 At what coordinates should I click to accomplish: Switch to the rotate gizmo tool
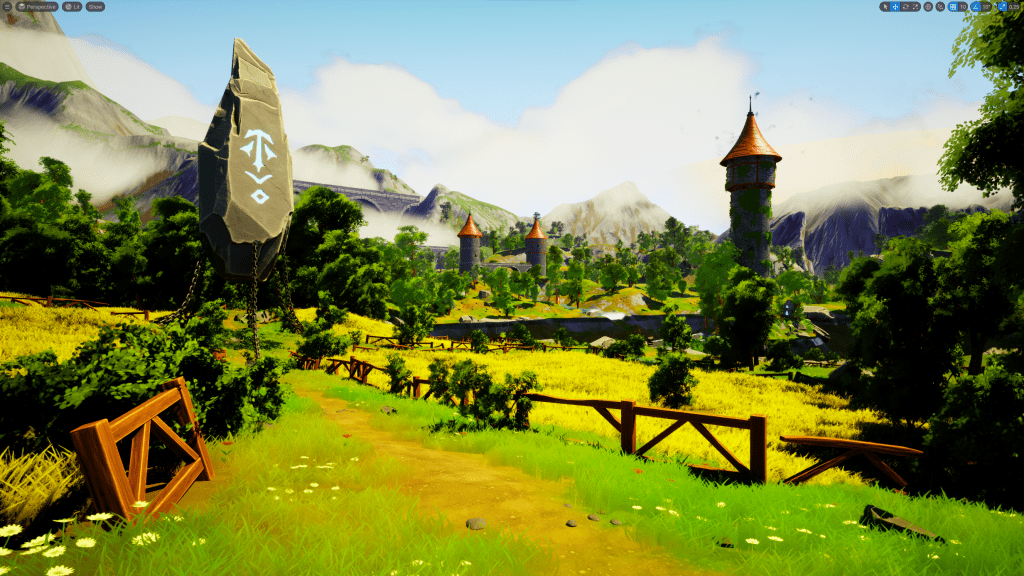[x=905, y=6]
